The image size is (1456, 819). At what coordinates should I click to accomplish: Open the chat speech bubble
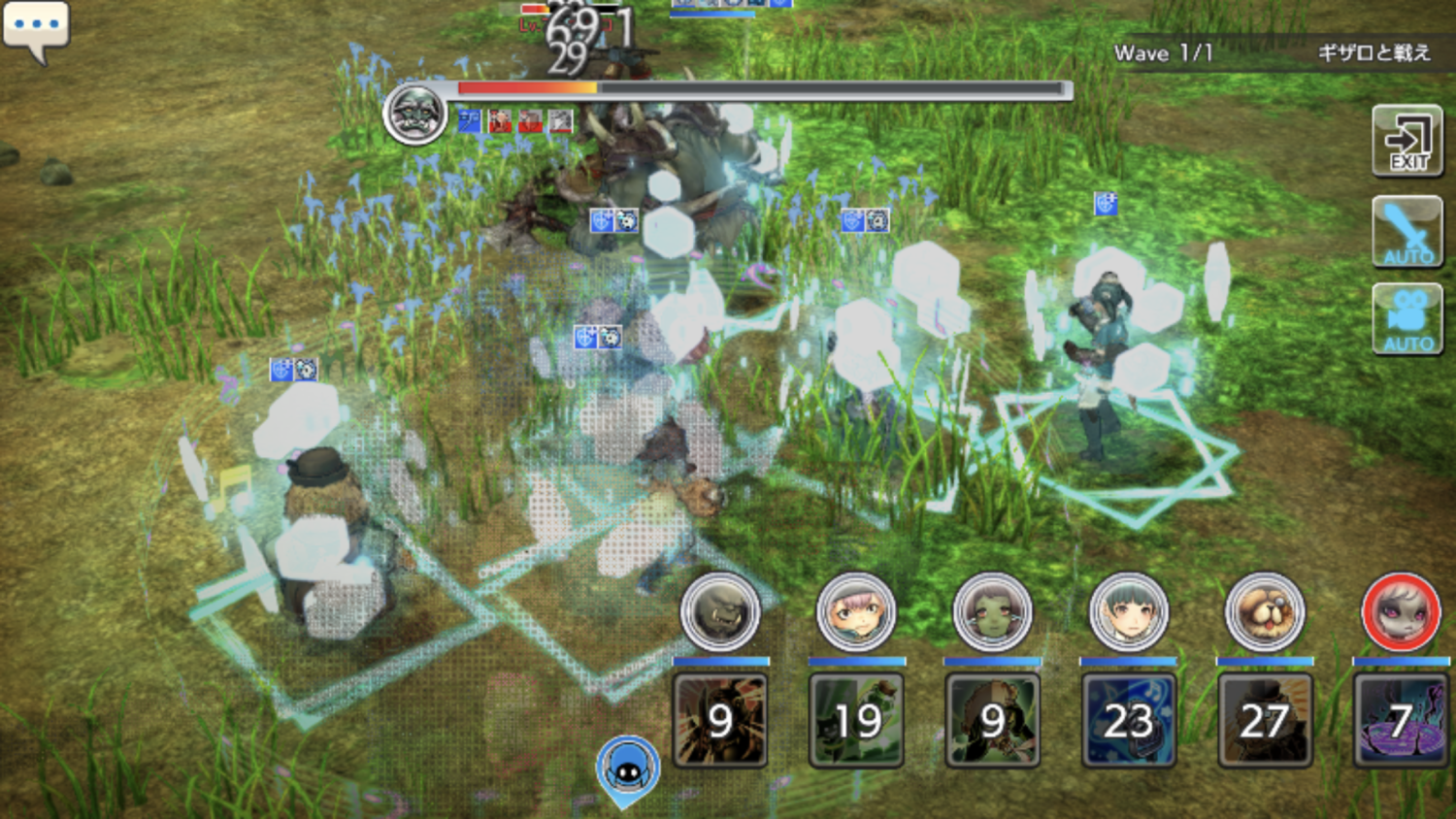pos(36,28)
